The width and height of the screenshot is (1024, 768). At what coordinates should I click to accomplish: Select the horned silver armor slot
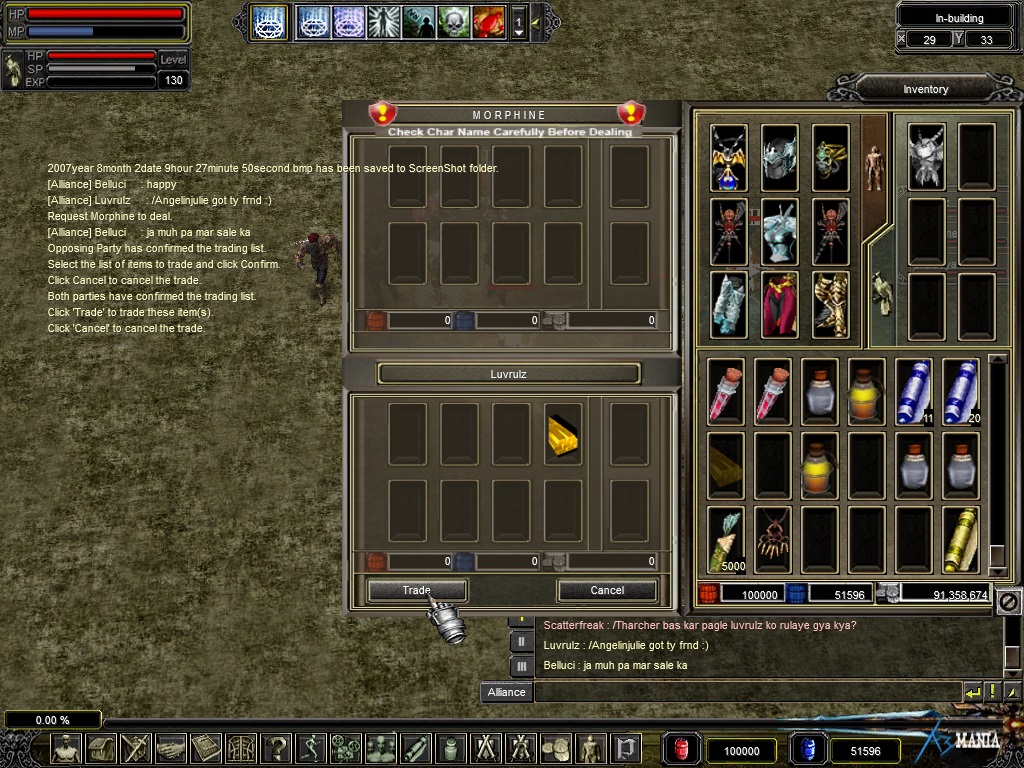coord(927,157)
